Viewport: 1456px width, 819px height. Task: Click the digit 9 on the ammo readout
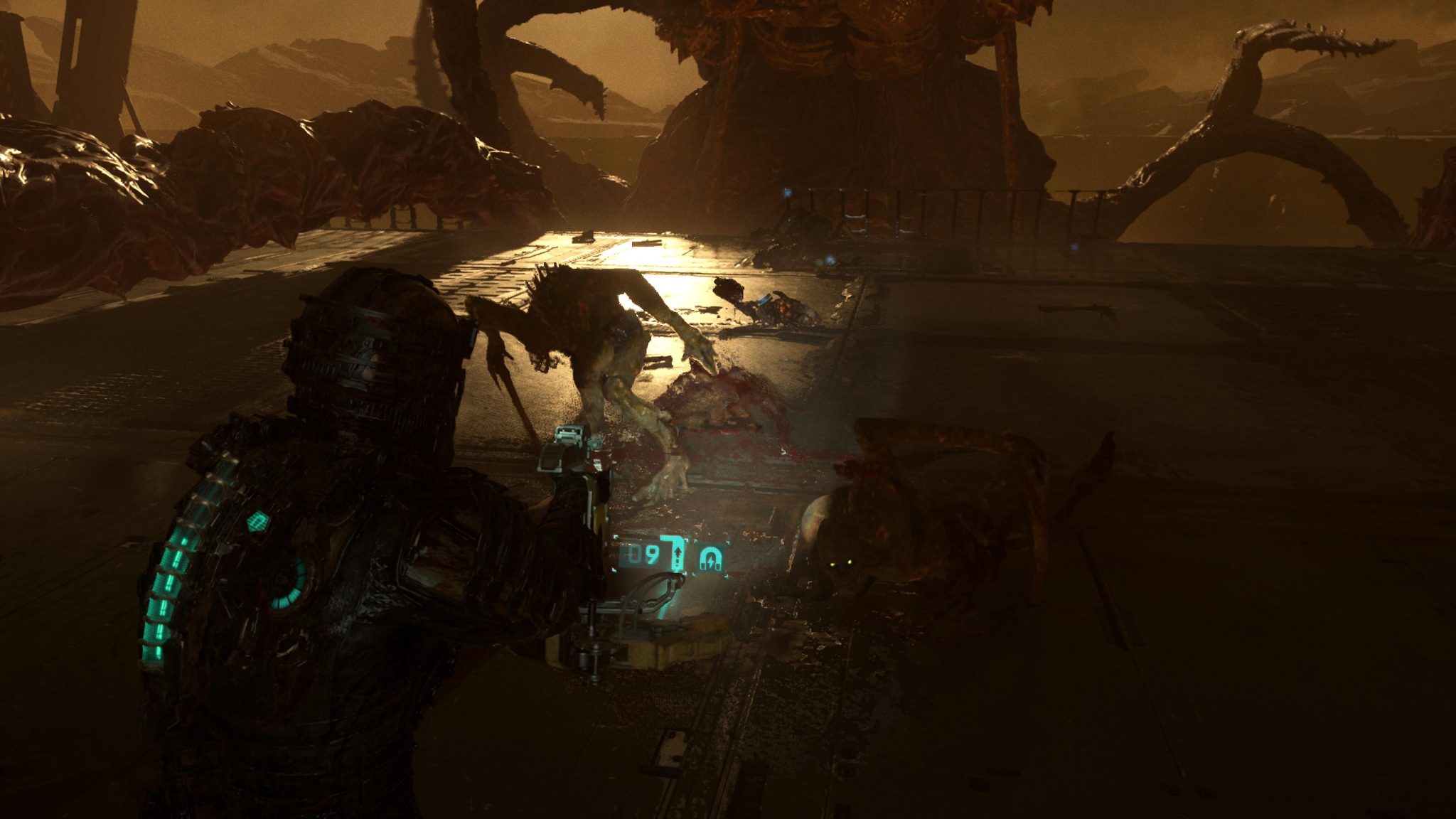click(x=653, y=553)
